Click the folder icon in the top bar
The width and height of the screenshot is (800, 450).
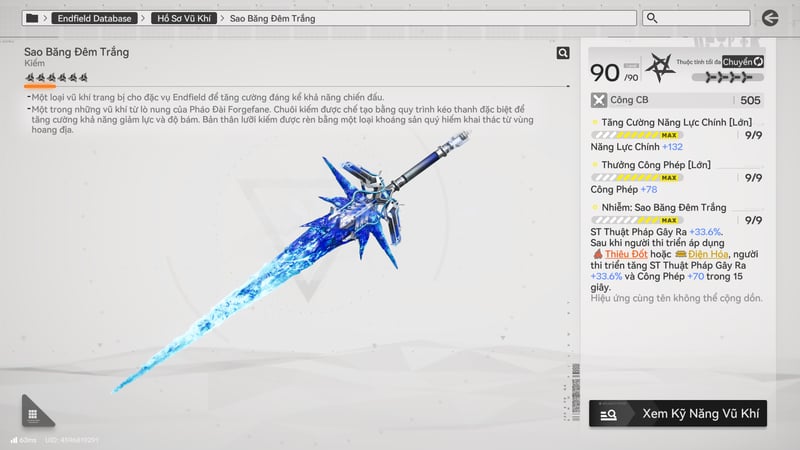click(x=33, y=18)
